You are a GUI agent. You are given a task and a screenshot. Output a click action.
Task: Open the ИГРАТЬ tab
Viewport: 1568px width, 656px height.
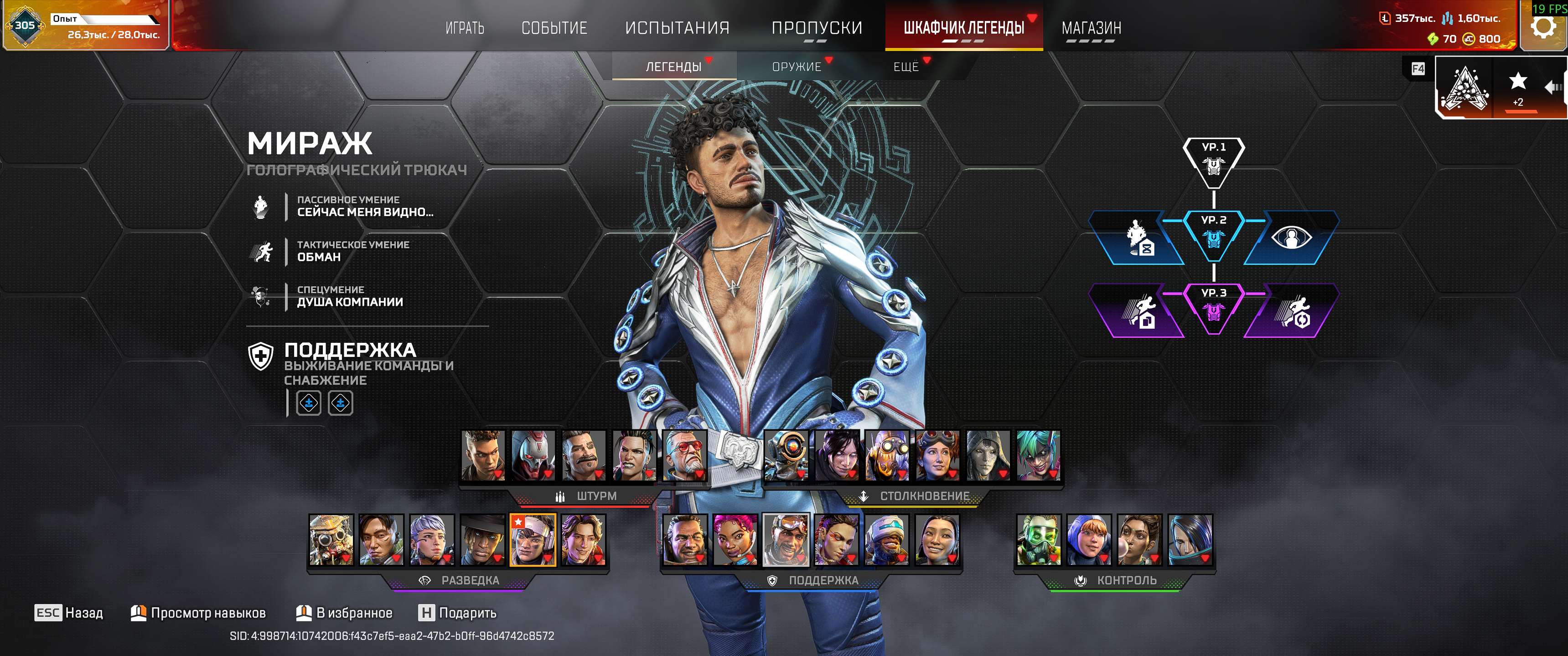465,28
